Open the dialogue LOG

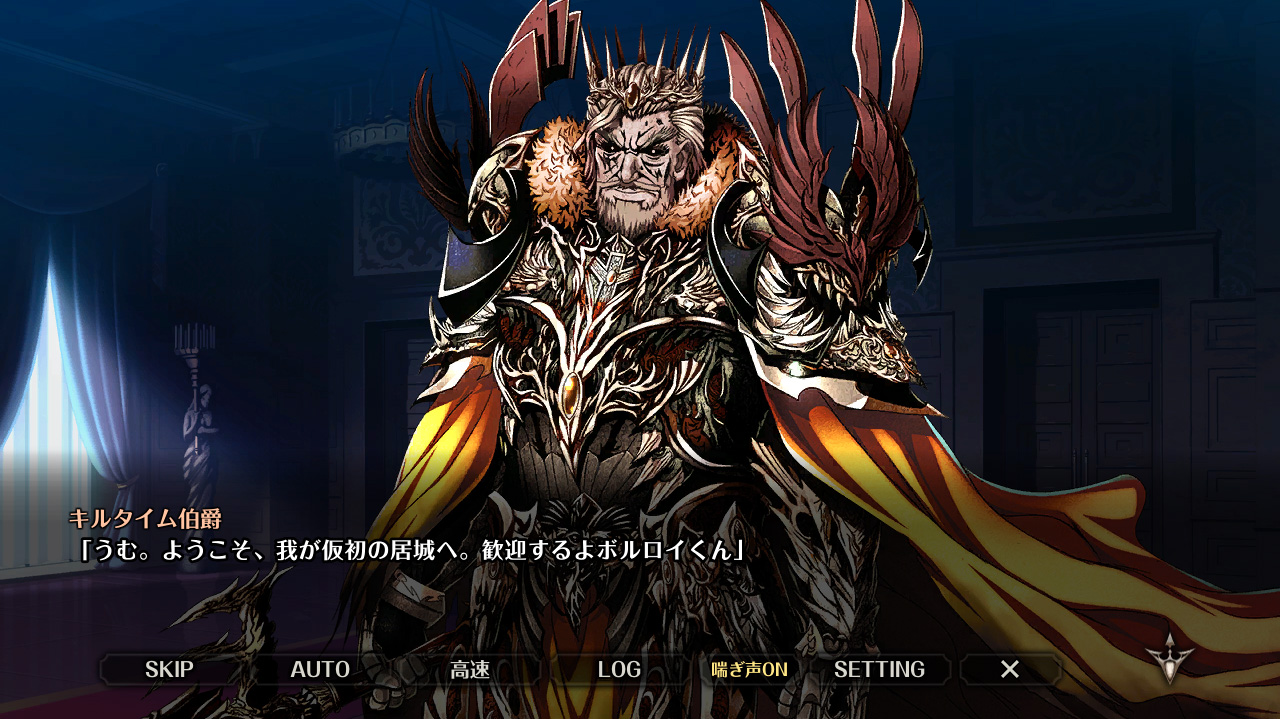619,669
